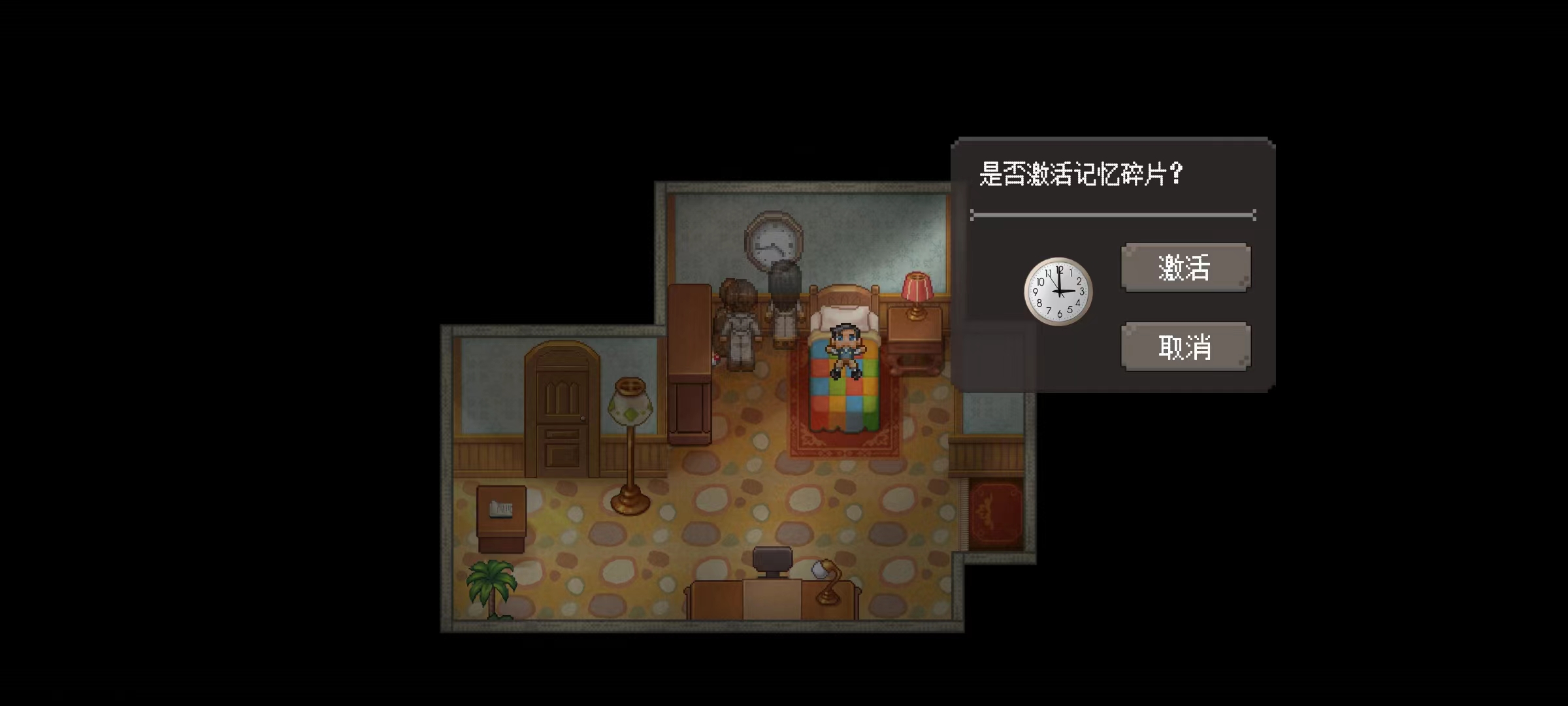Click the analog clock icon in the dialog
This screenshot has width=1568, height=706.
click(x=1058, y=292)
